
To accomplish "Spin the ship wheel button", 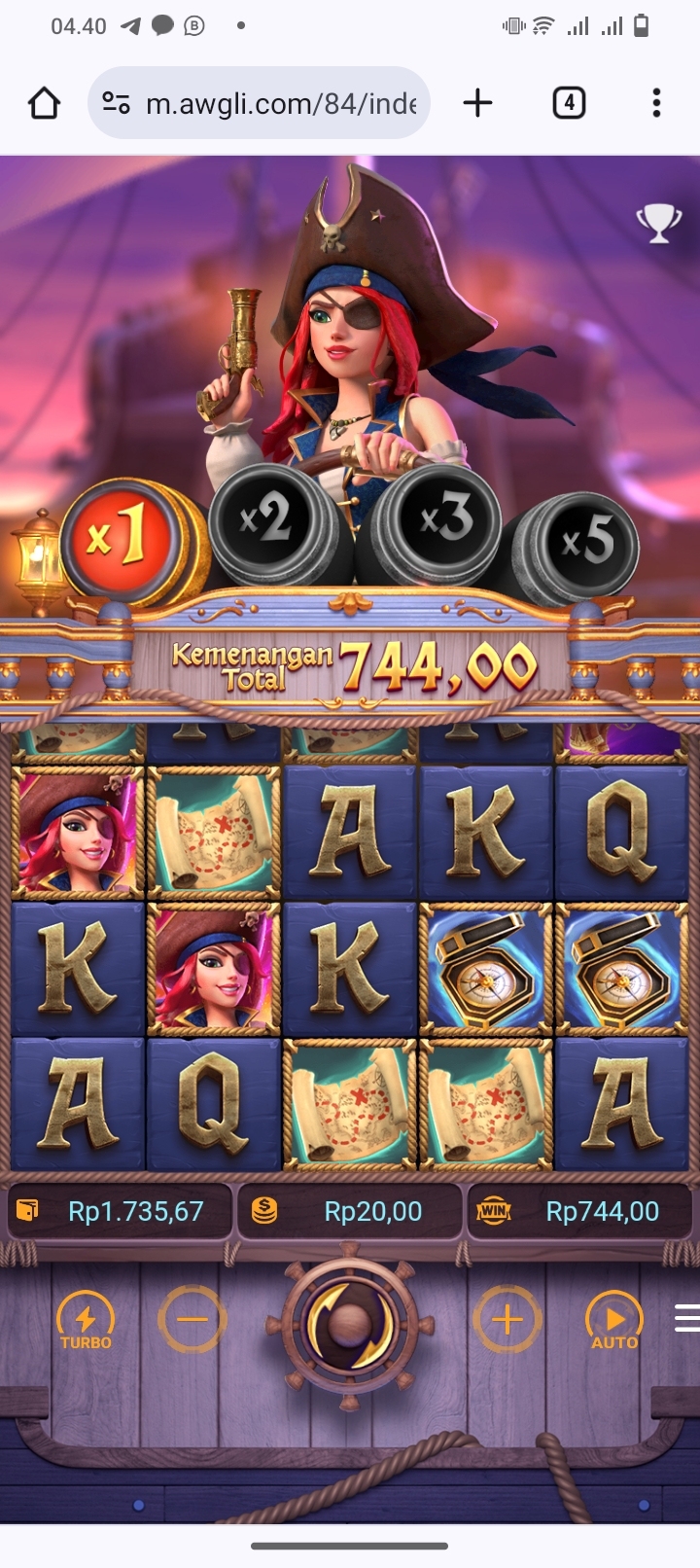I will tap(349, 1323).
